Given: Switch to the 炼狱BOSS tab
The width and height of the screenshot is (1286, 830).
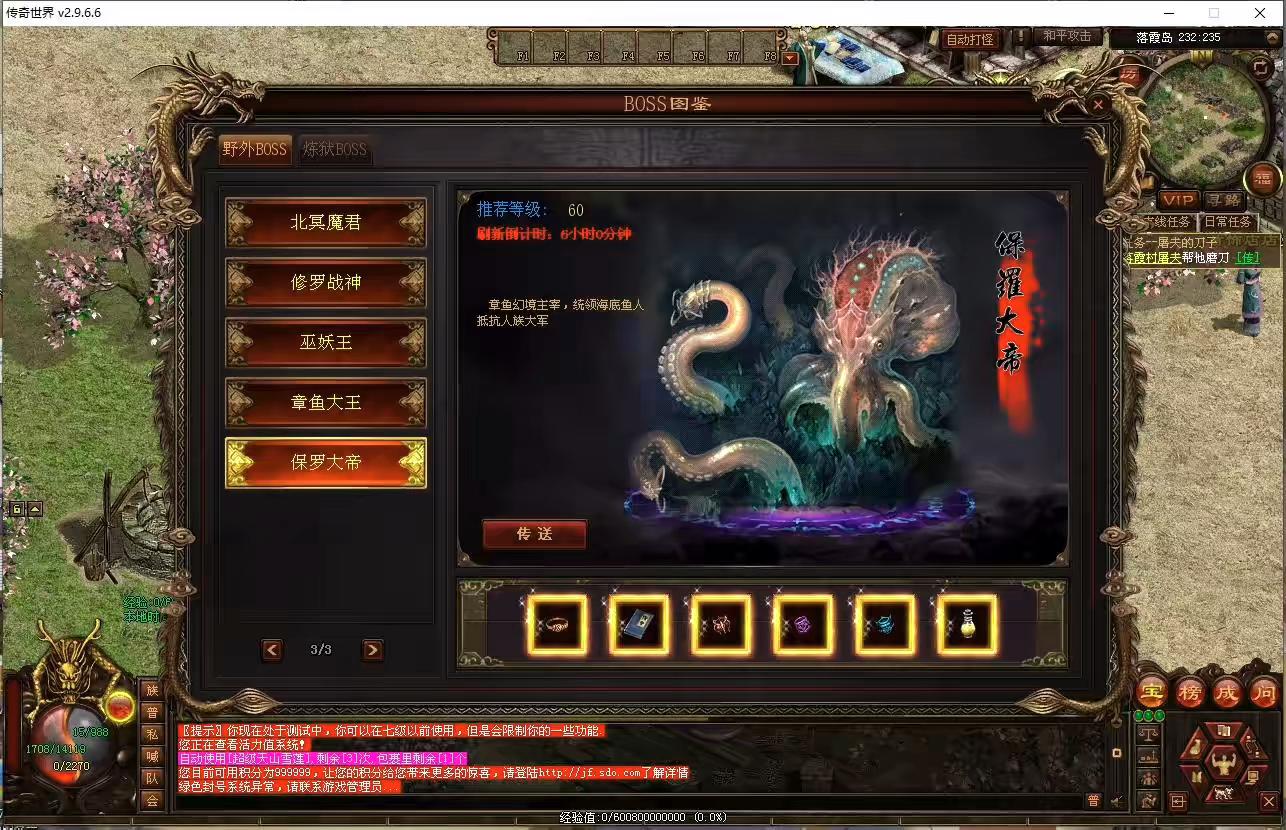Looking at the screenshot, I should click(336, 149).
